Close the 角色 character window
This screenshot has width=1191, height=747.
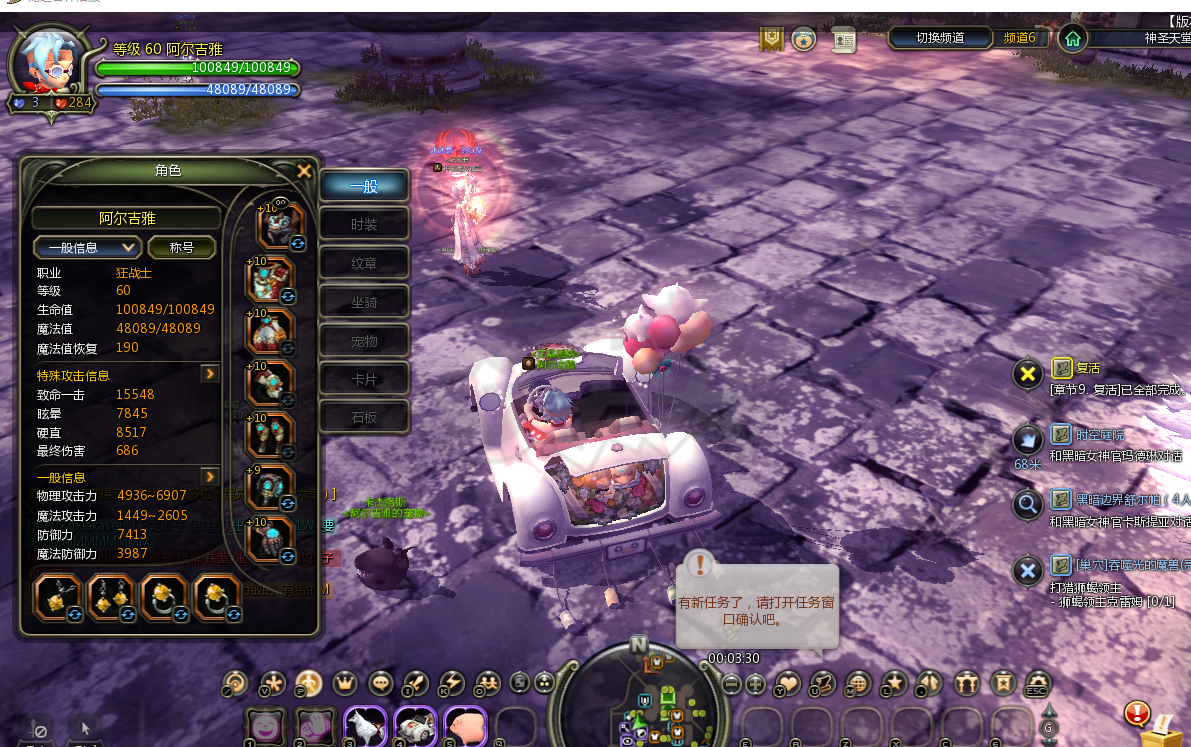[304, 171]
